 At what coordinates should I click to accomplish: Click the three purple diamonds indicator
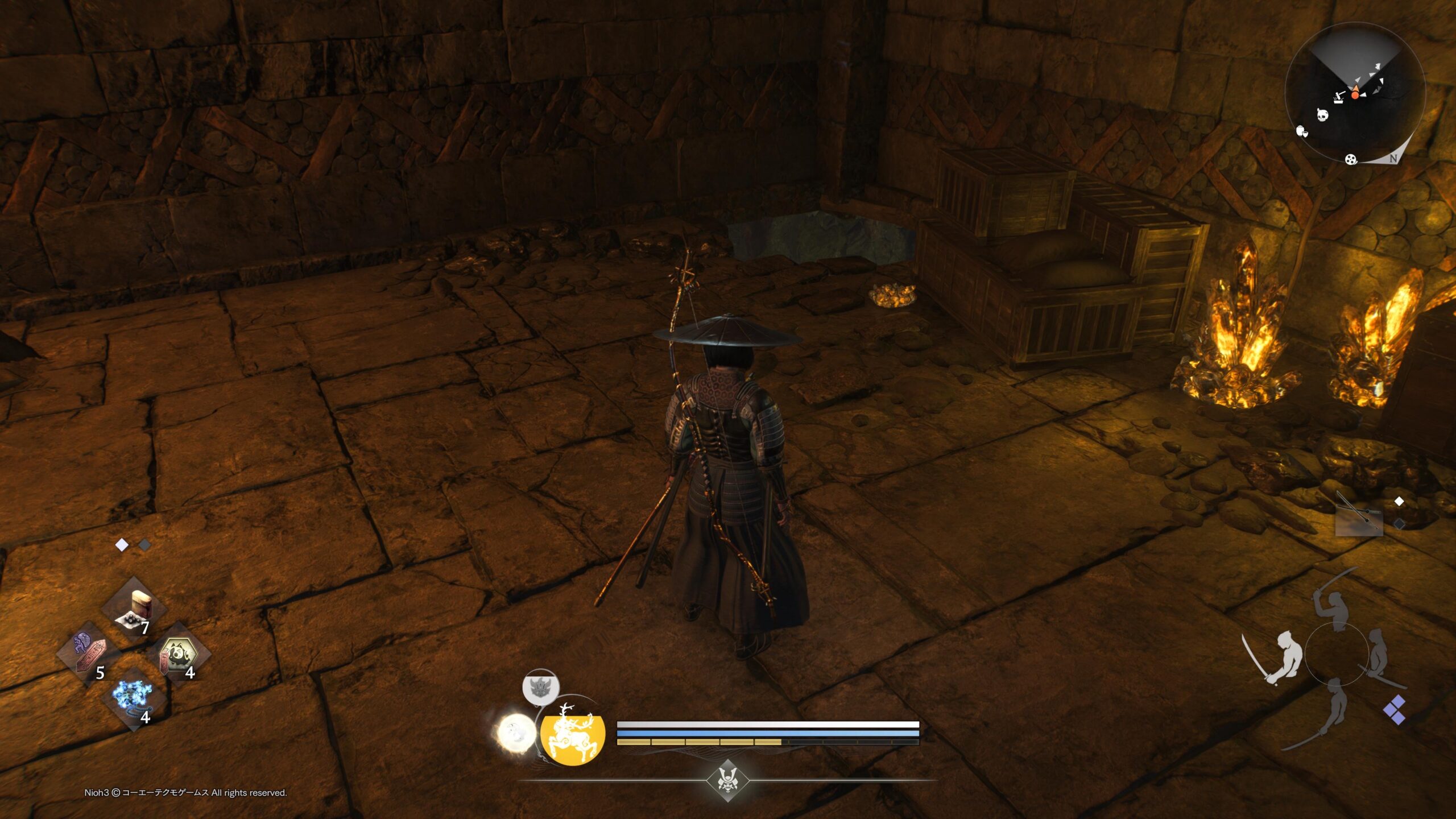(x=1395, y=710)
